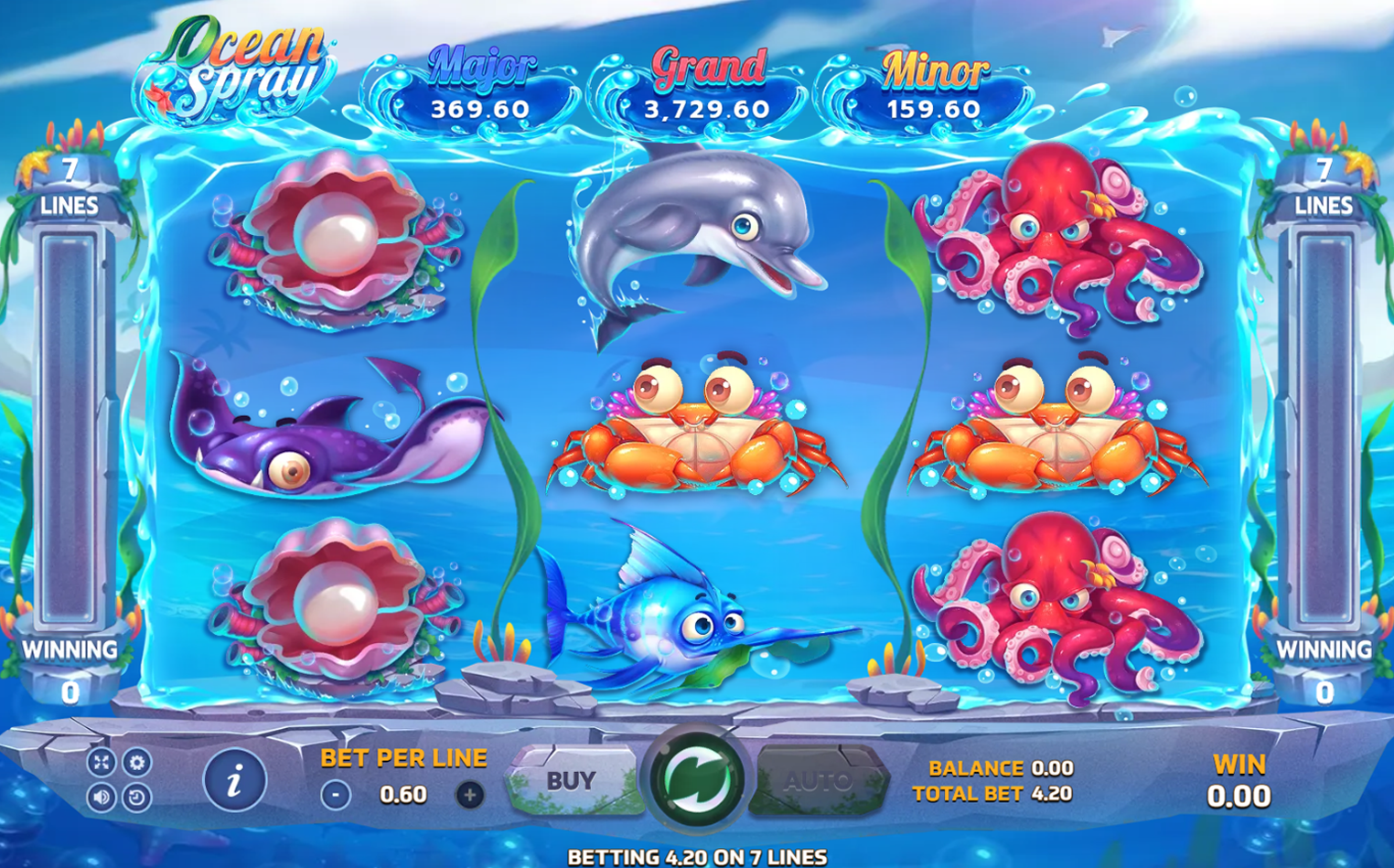Image resolution: width=1394 pixels, height=868 pixels.
Task: Click the BETTING 4.20 ON 7 LINES text
Action: [x=697, y=857]
